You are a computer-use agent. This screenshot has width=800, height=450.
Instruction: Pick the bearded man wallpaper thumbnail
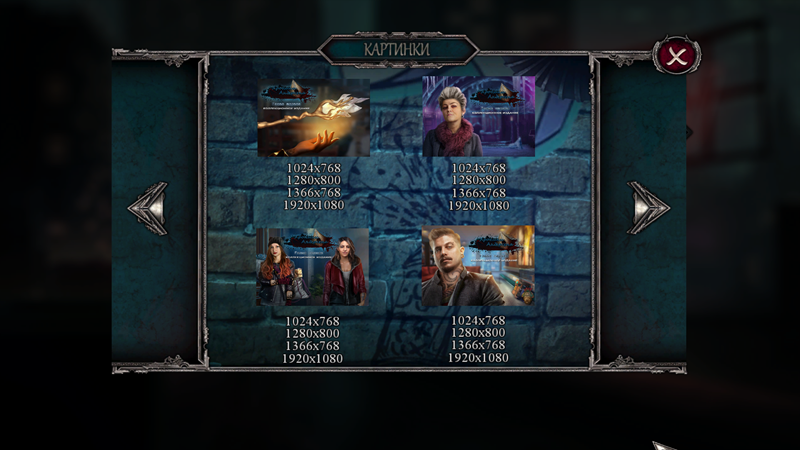pyautogui.click(x=478, y=266)
